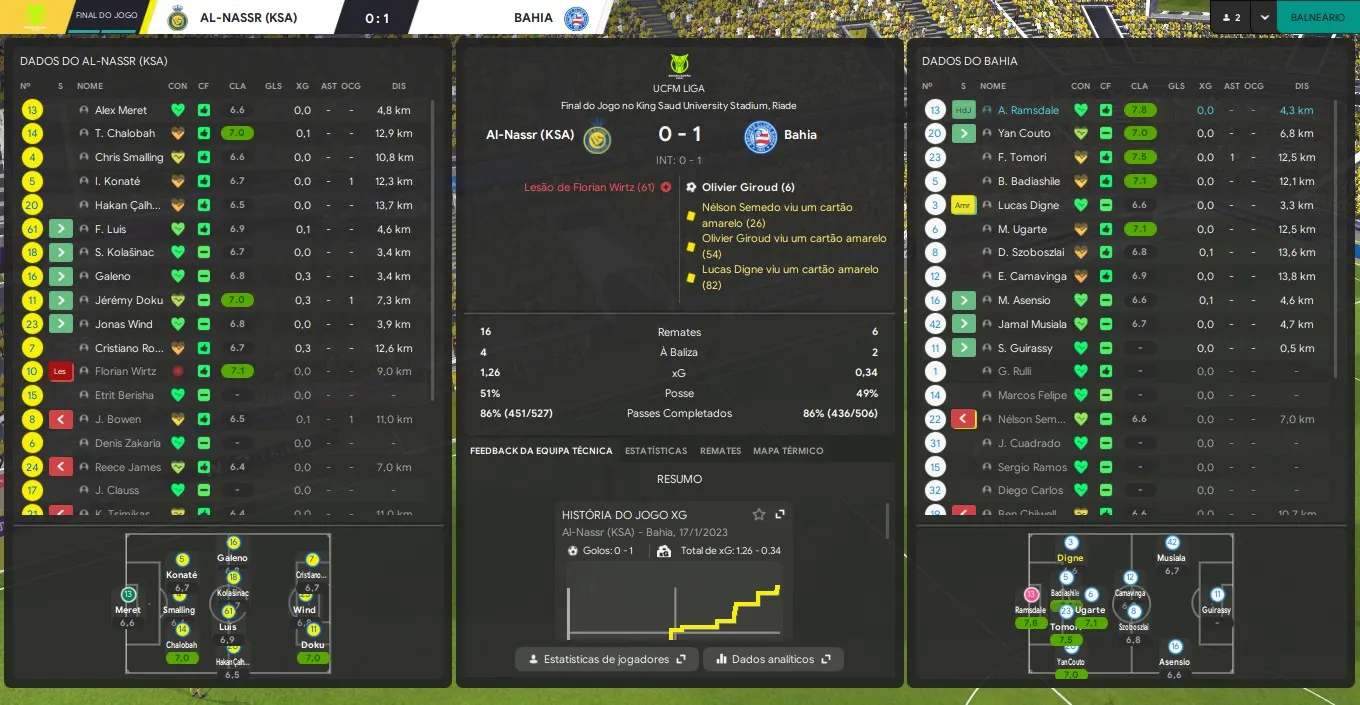
Task: Switch to the Estatísticas tab
Action: pyautogui.click(x=656, y=451)
